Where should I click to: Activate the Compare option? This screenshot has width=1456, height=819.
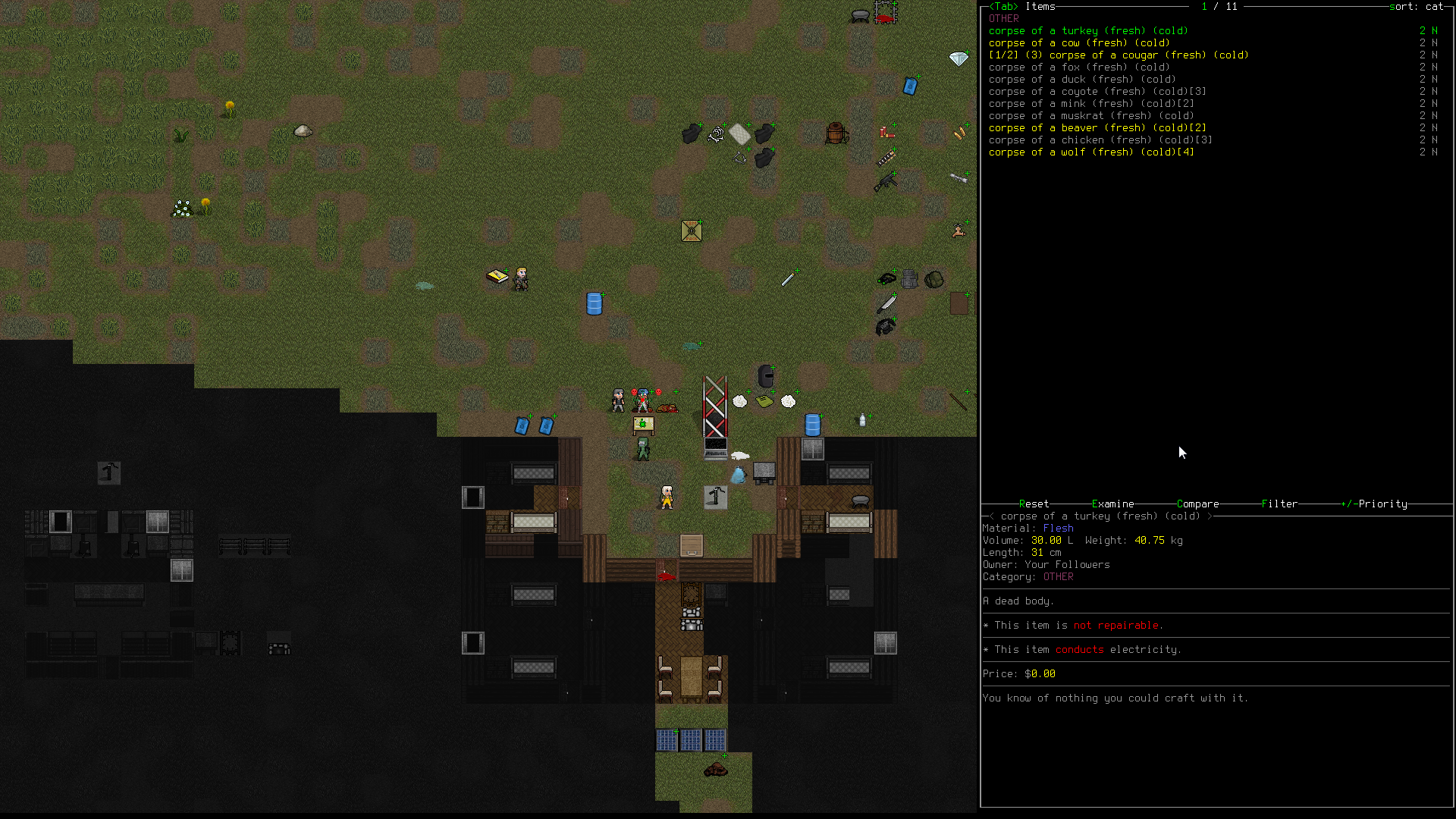[1197, 504]
